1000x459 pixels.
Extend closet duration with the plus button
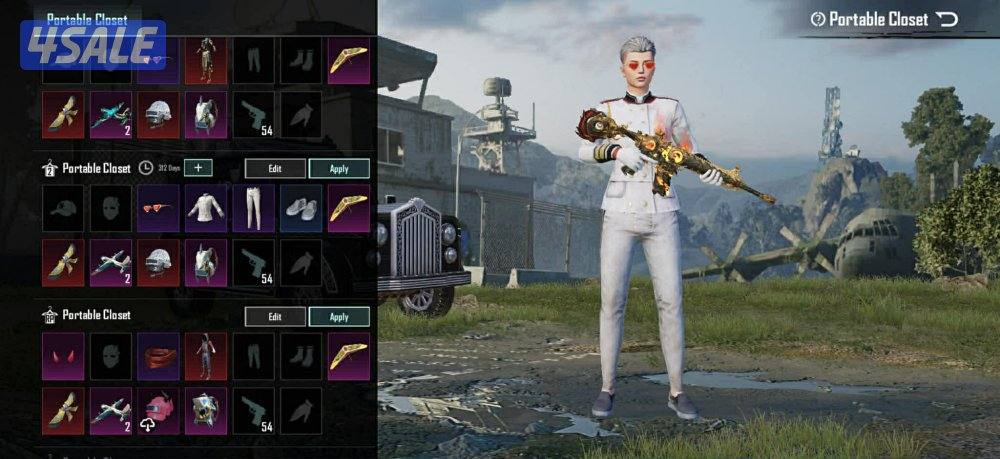[198, 168]
